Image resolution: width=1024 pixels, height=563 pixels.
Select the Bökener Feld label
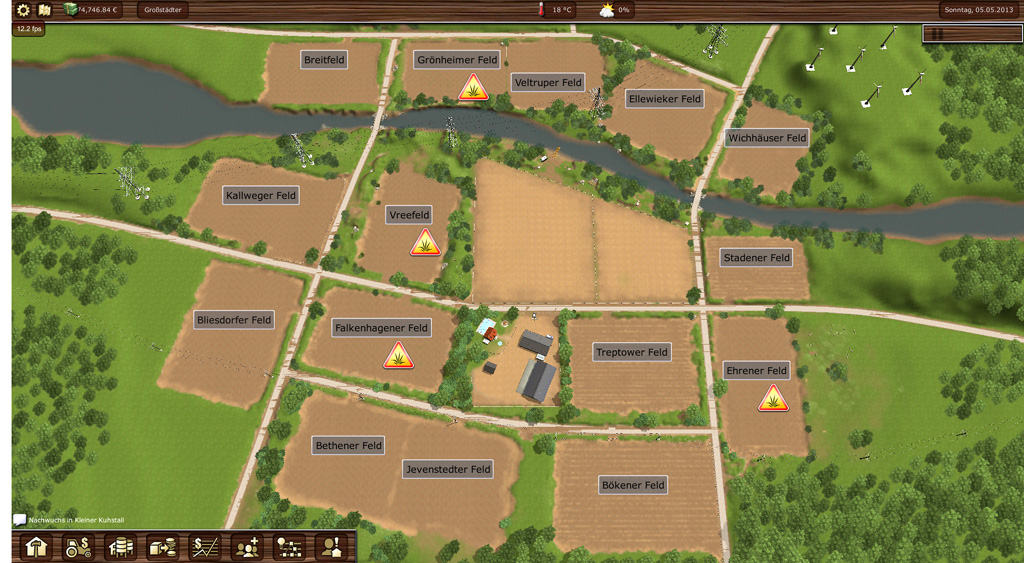click(633, 485)
